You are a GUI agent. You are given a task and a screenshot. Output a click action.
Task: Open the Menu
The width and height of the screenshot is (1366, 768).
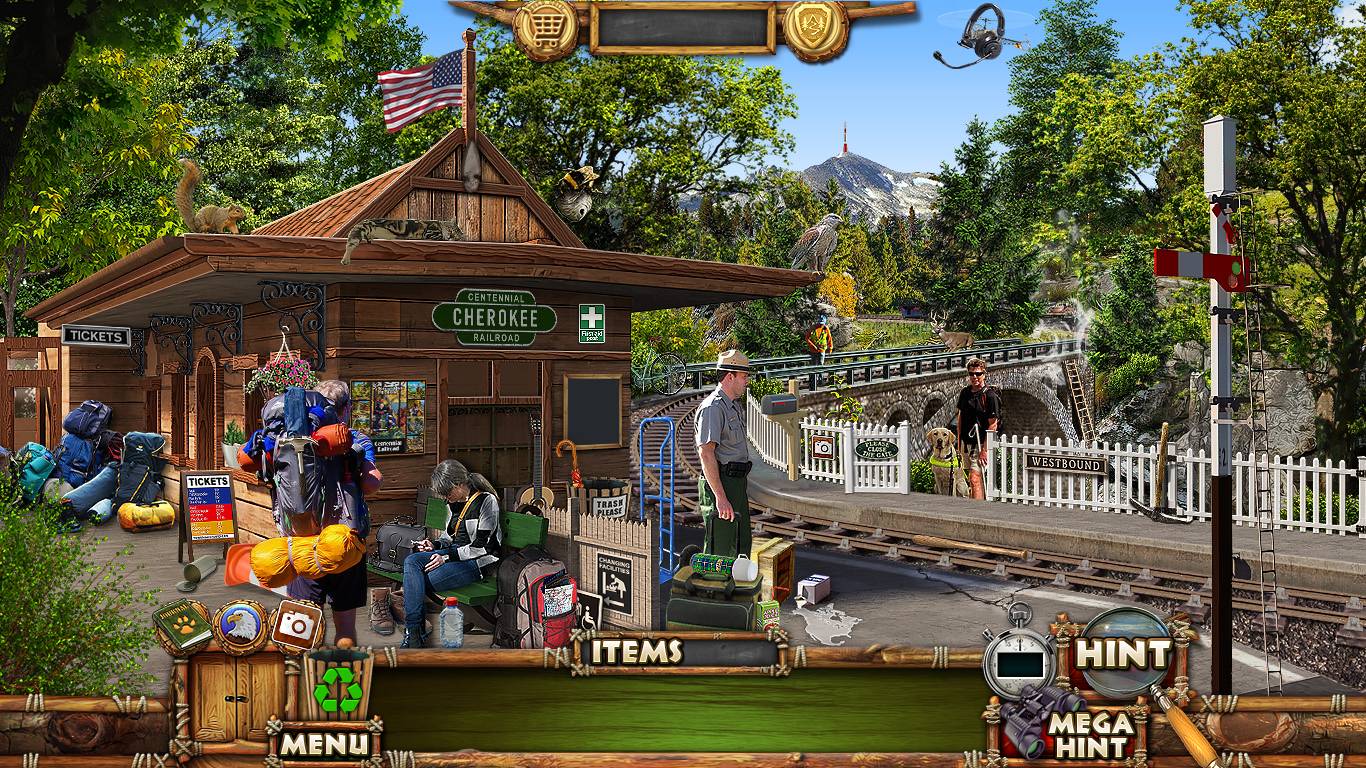click(323, 743)
